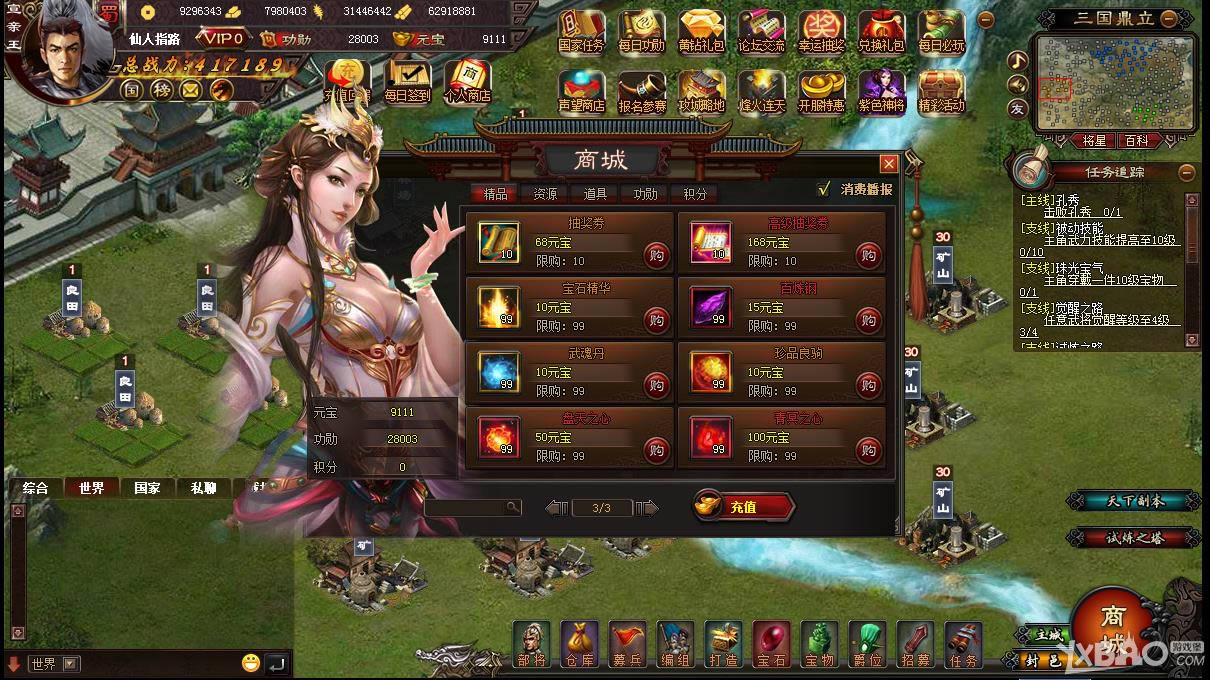1210x680 pixels.
Task: Click the 充值 recharge button
Action: pos(743,507)
